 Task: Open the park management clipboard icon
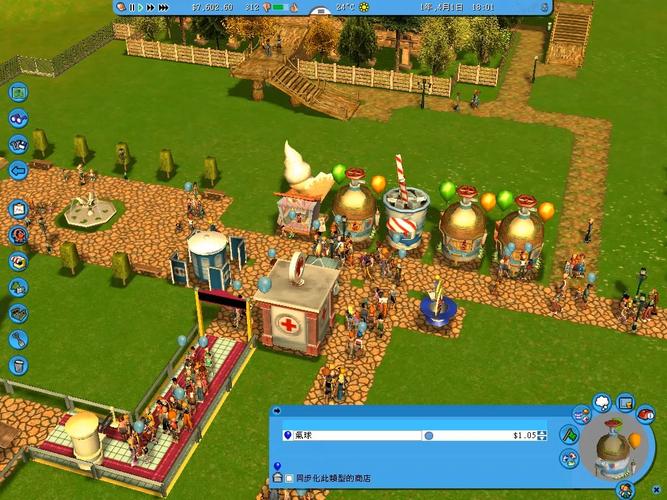point(18,210)
